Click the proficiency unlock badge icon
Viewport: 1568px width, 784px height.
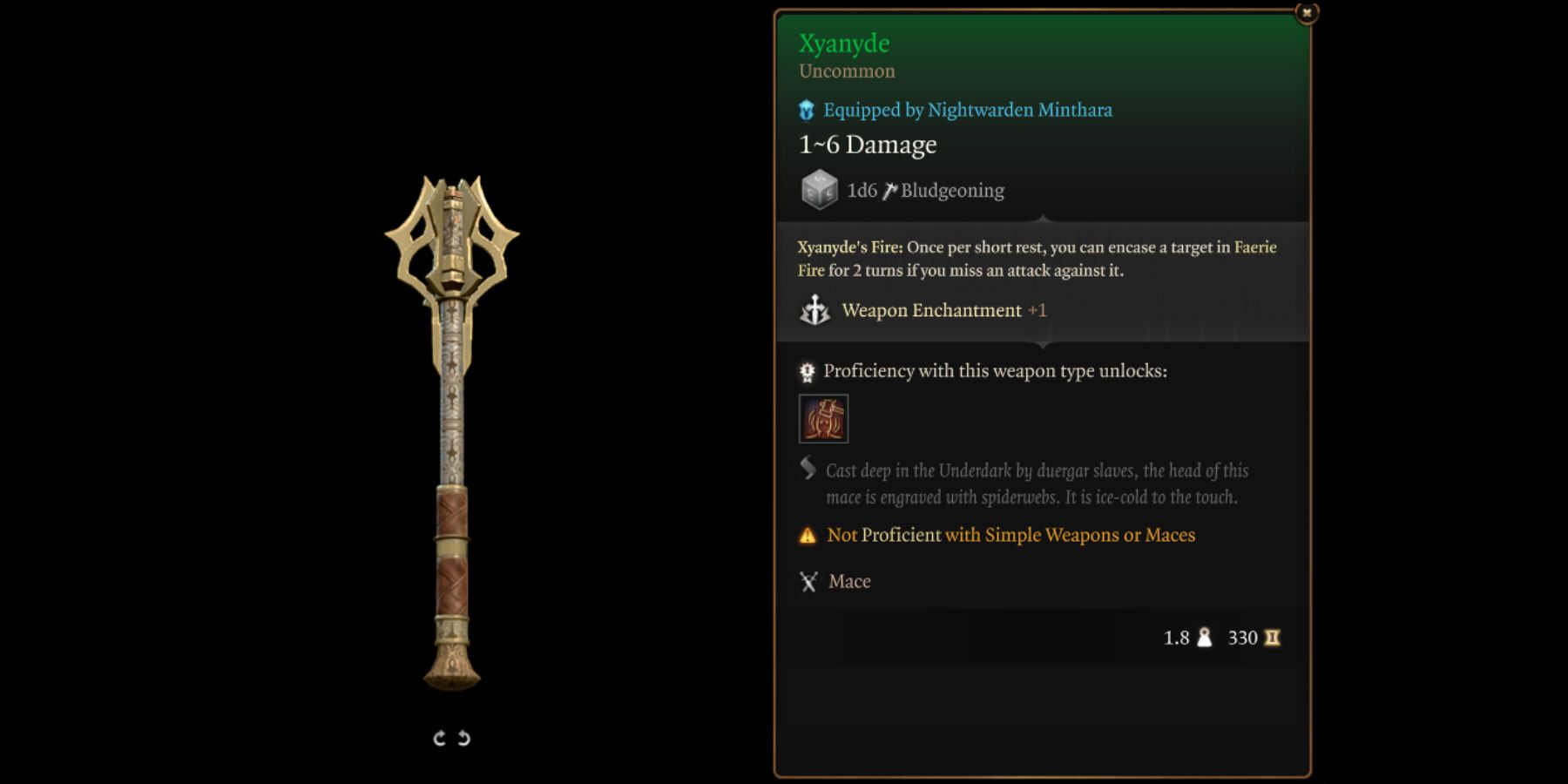coord(806,369)
